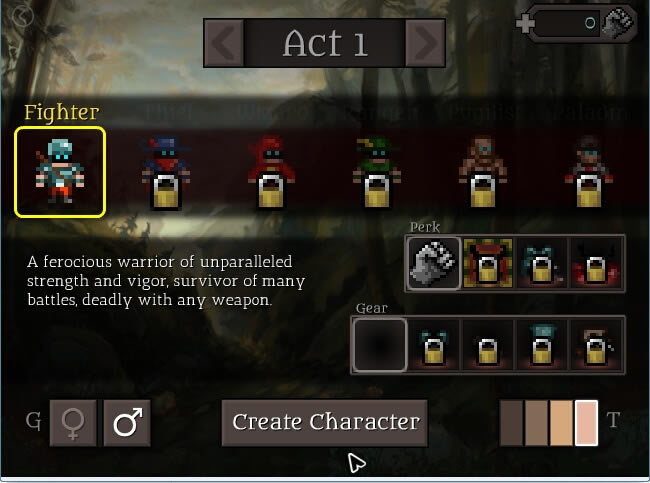Choose the locked blue-hat class
650x483 pixels.
coord(165,171)
